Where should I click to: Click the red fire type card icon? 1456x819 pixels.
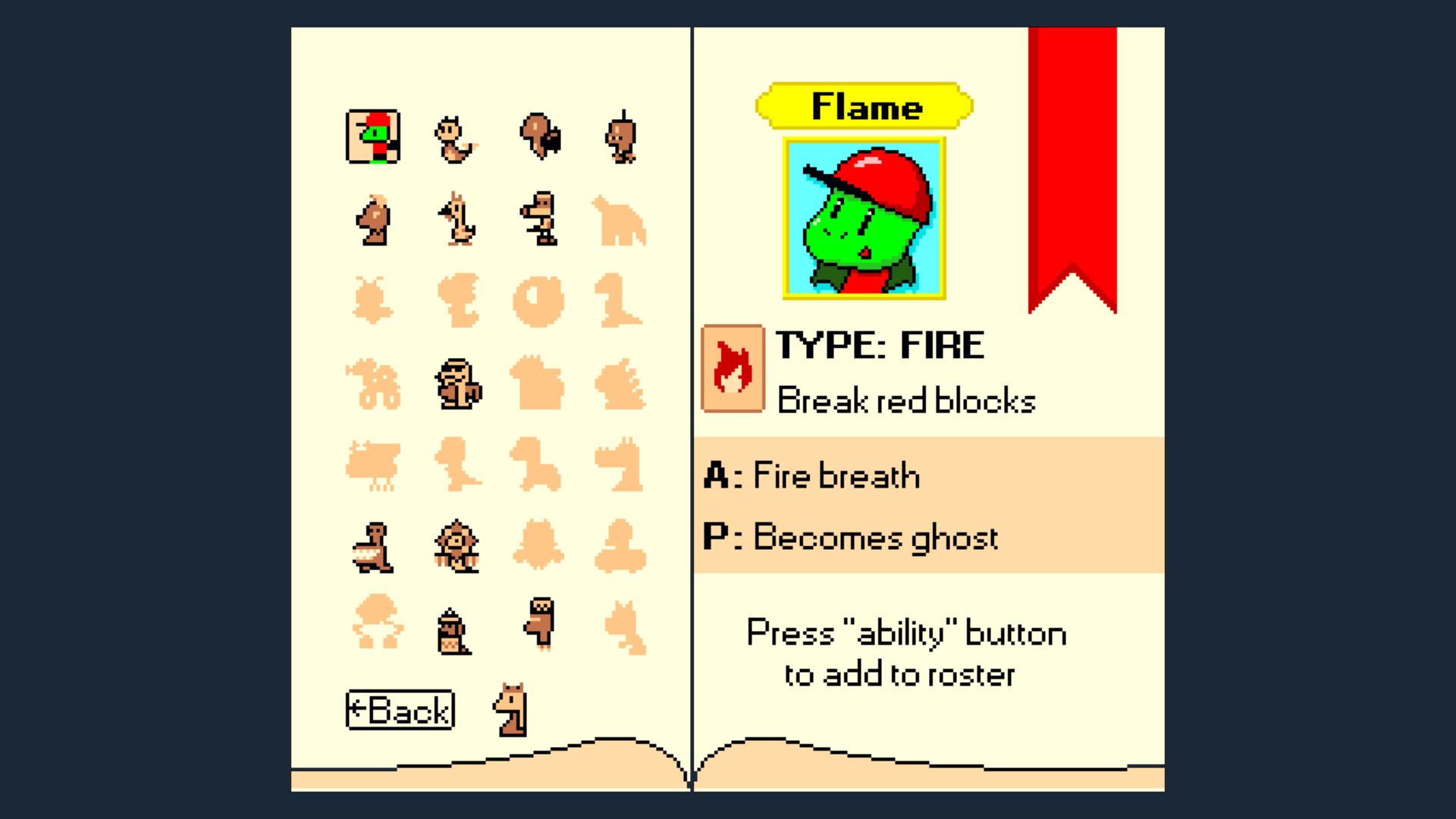730,369
